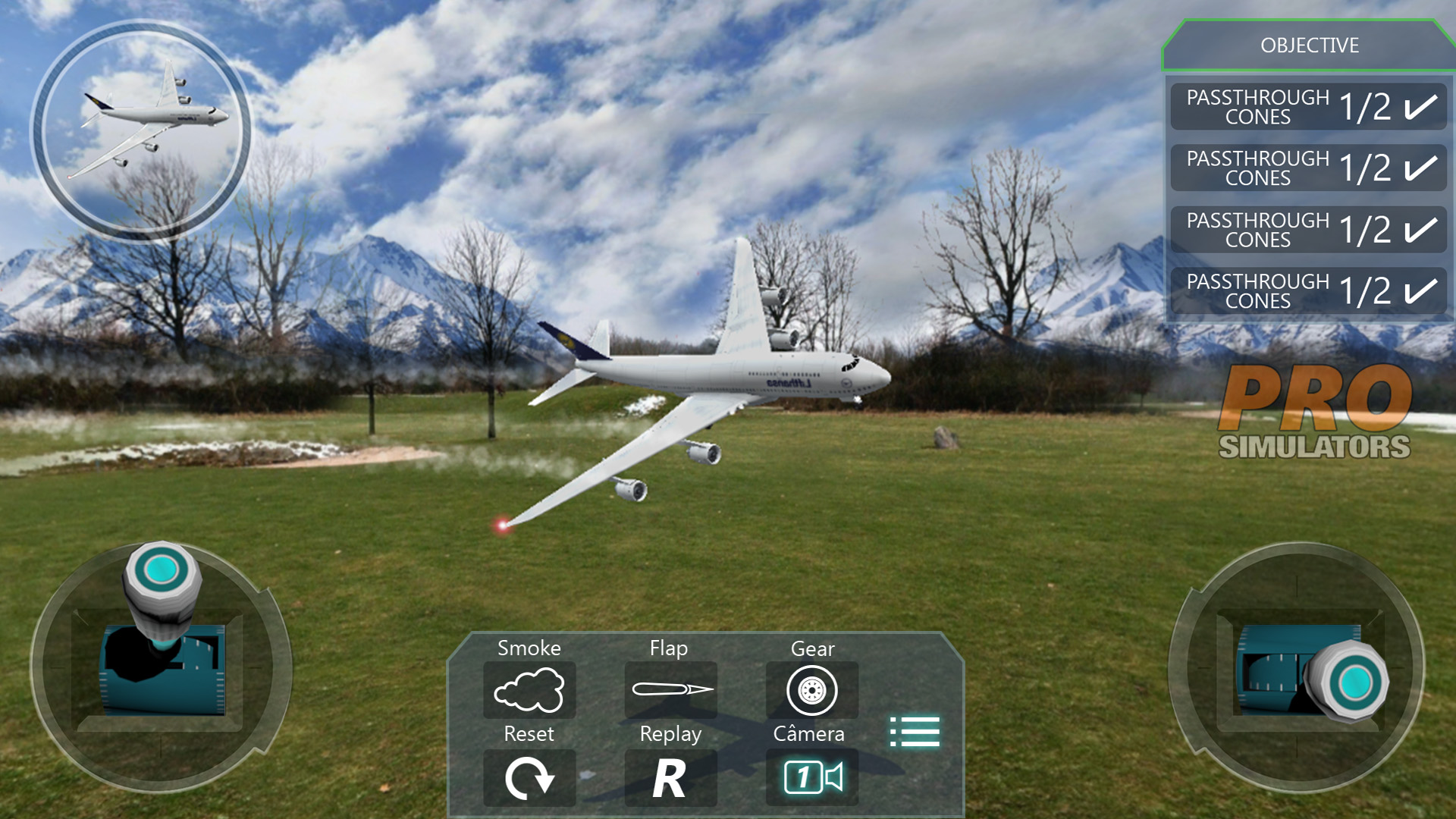Switch view with the Câmera icon
The height and width of the screenshot is (819, 1456).
click(811, 776)
